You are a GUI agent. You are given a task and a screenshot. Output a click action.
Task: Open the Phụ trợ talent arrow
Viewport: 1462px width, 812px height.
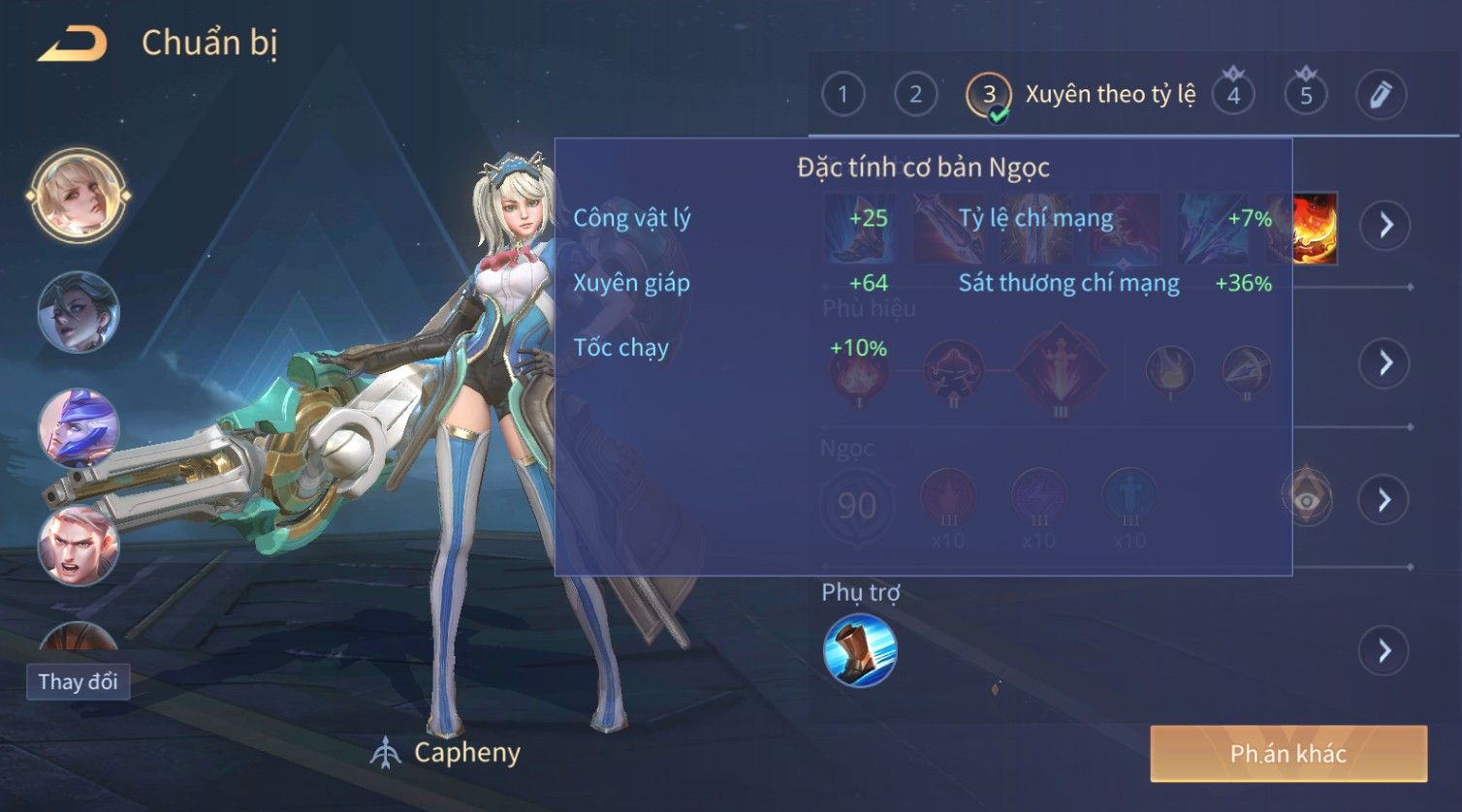1384,650
